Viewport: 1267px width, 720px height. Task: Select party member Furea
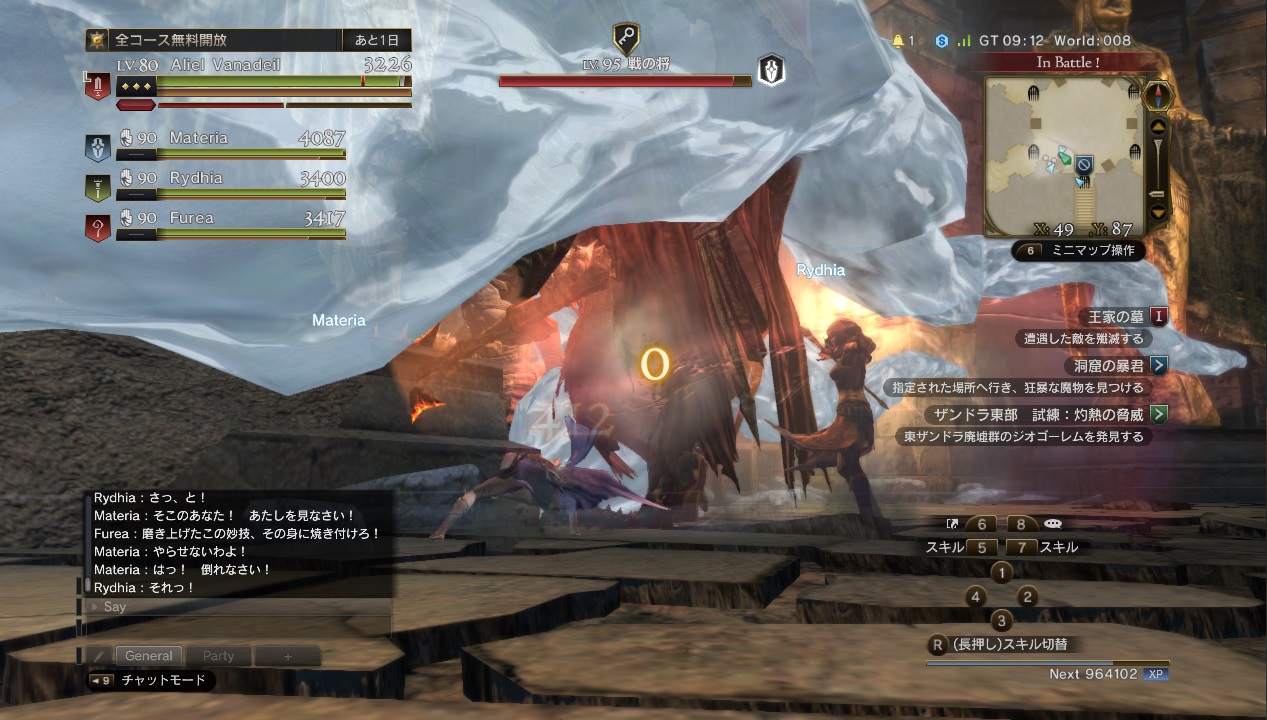[x=230, y=219]
